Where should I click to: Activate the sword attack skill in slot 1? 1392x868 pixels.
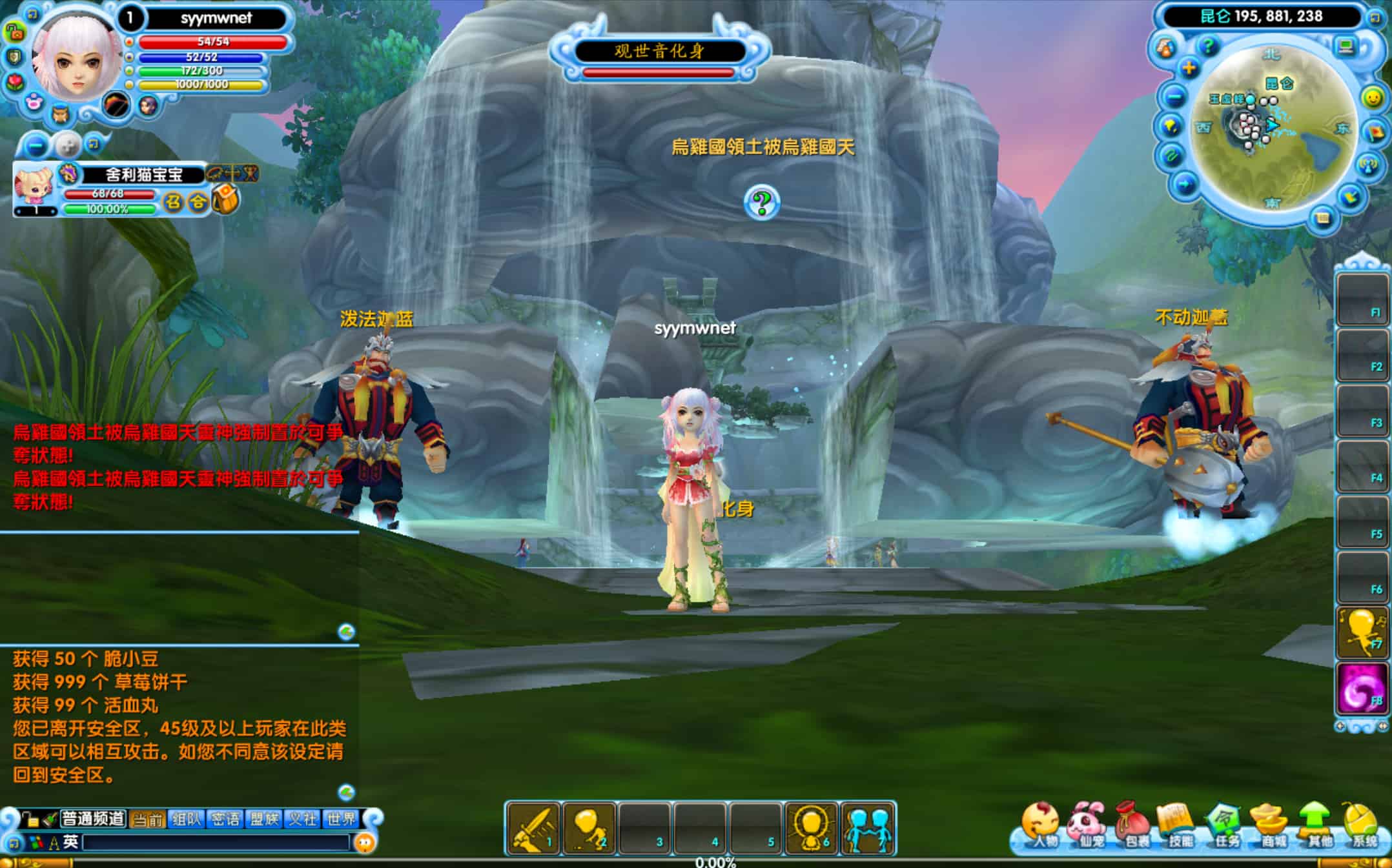[533, 829]
